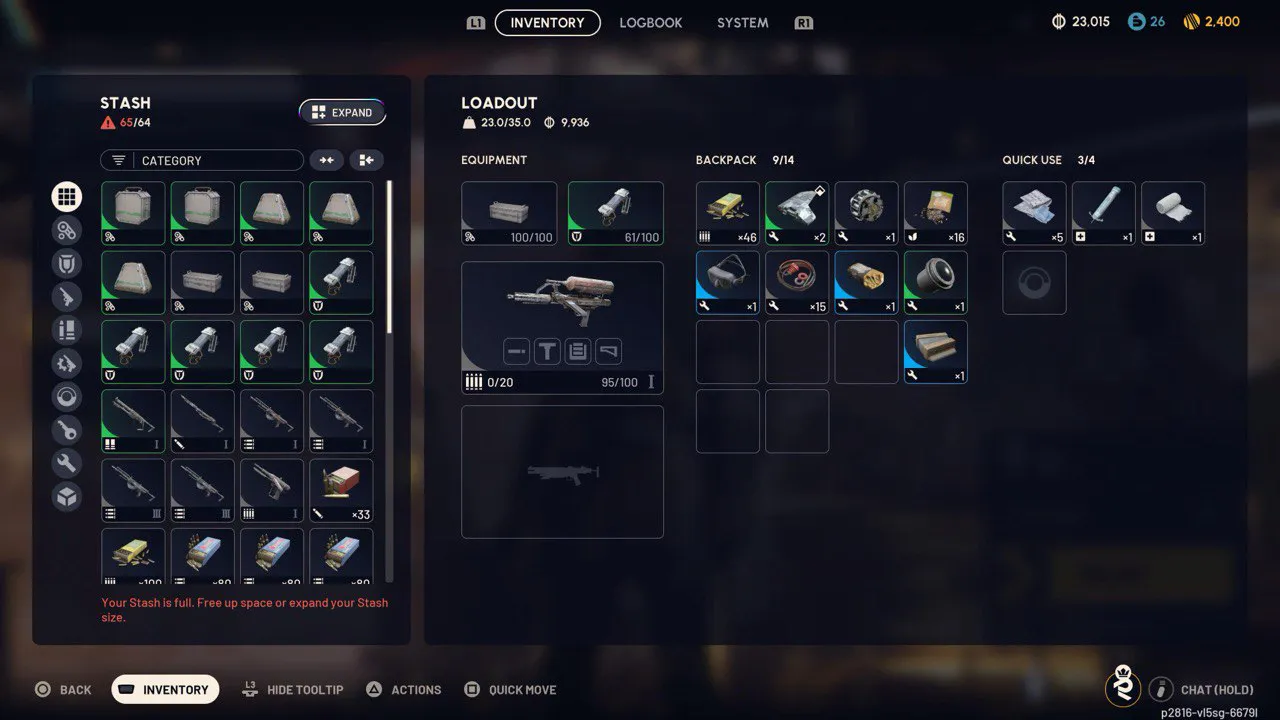Select the wrench materials category icon
The width and height of the screenshot is (1280, 720).
coord(66,463)
